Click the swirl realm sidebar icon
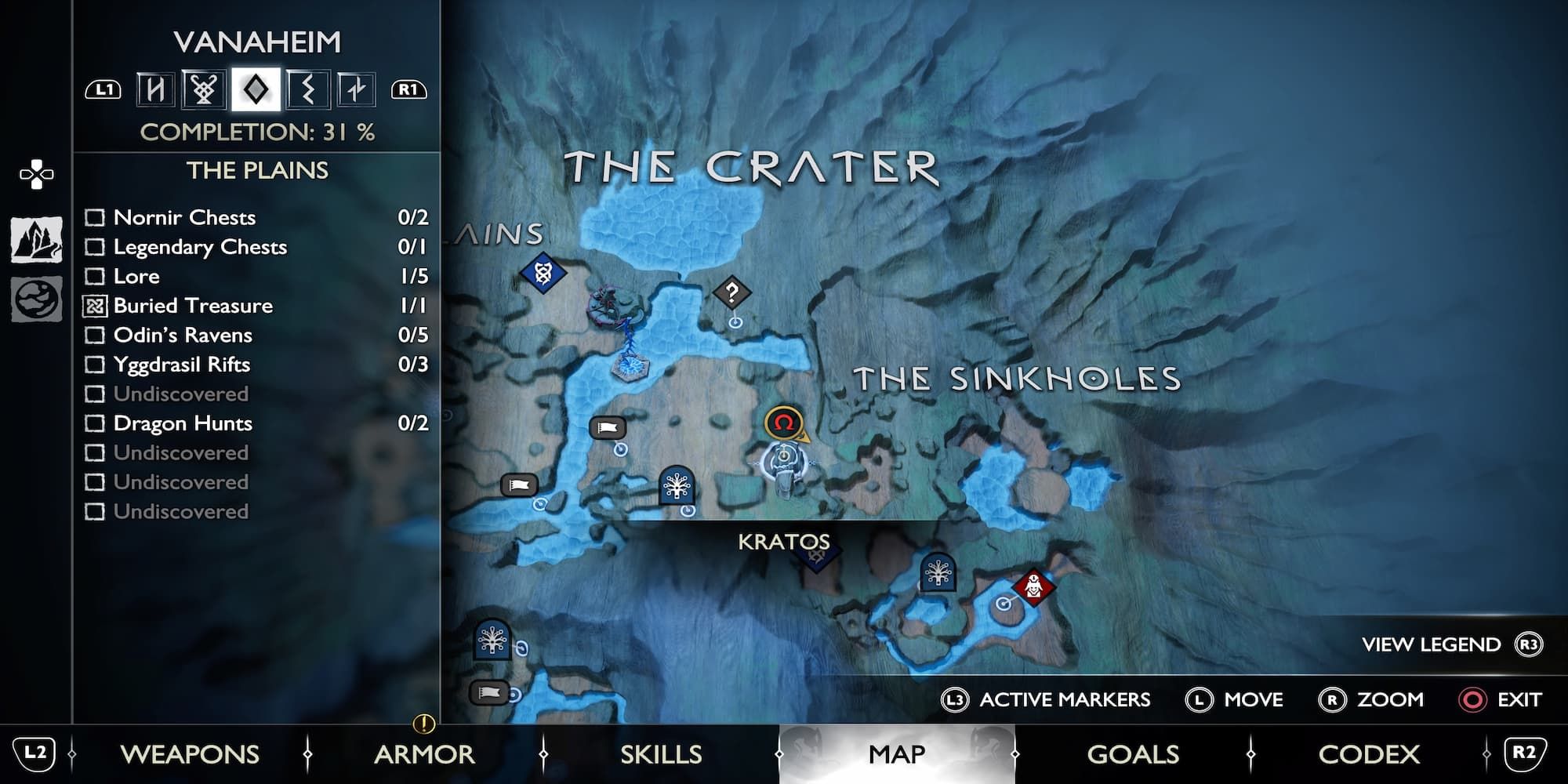Viewport: 1568px width, 784px height. click(36, 299)
